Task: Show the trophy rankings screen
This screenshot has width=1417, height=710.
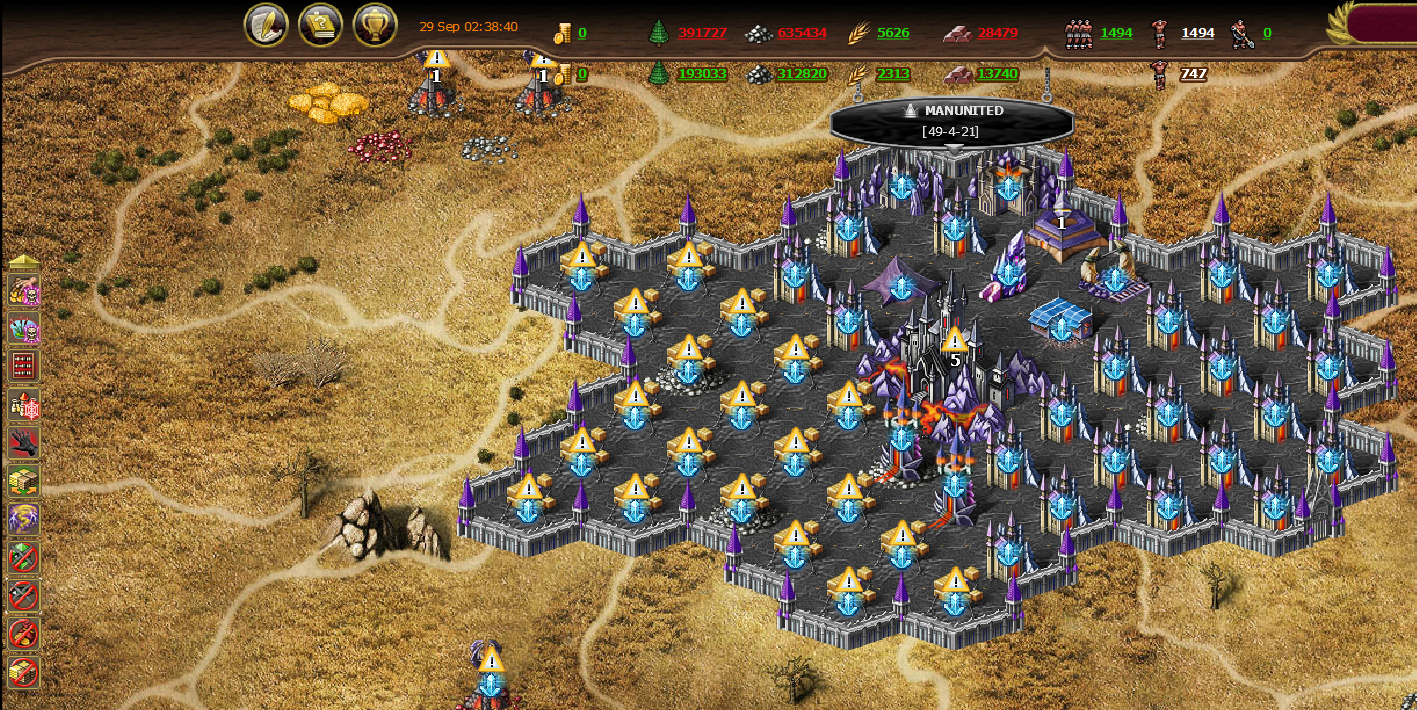Action: (x=375, y=25)
